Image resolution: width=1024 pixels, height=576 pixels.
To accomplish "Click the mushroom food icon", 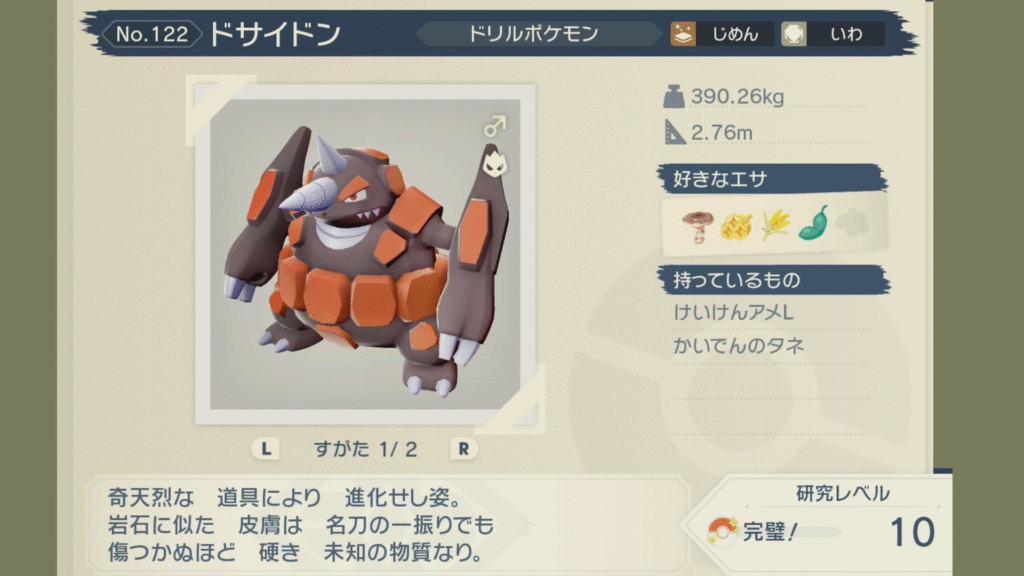I will (x=695, y=226).
